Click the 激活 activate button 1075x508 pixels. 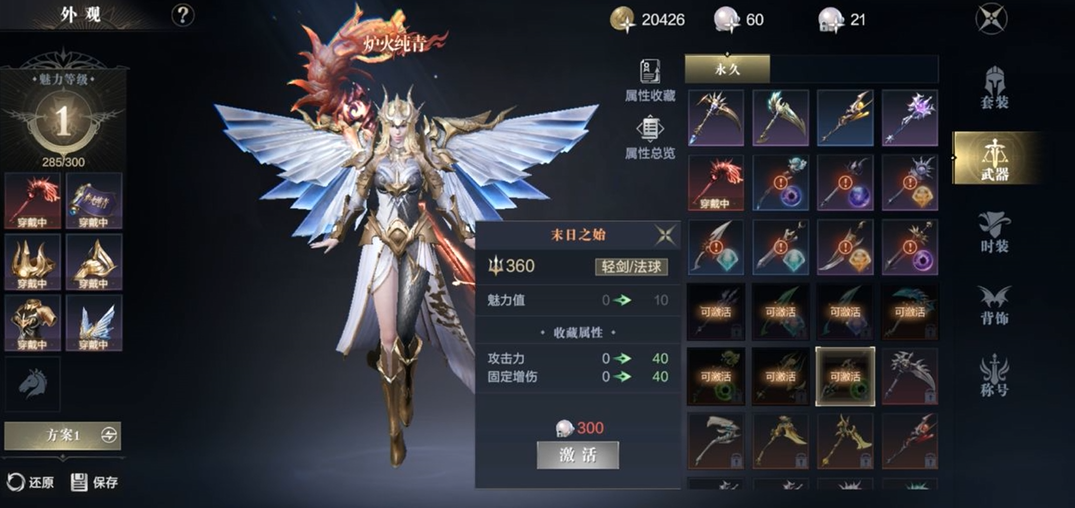[577, 455]
